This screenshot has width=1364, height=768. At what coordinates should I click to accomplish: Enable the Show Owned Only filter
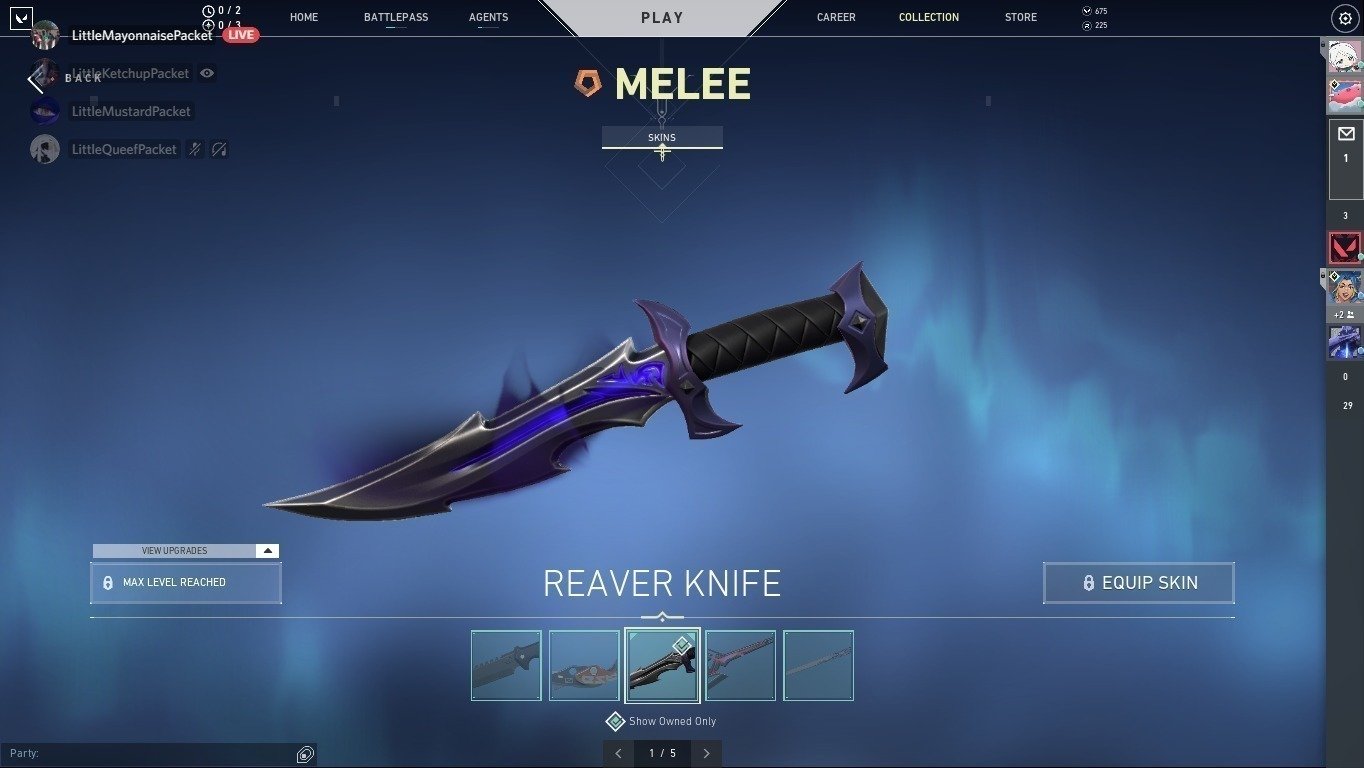(x=617, y=721)
